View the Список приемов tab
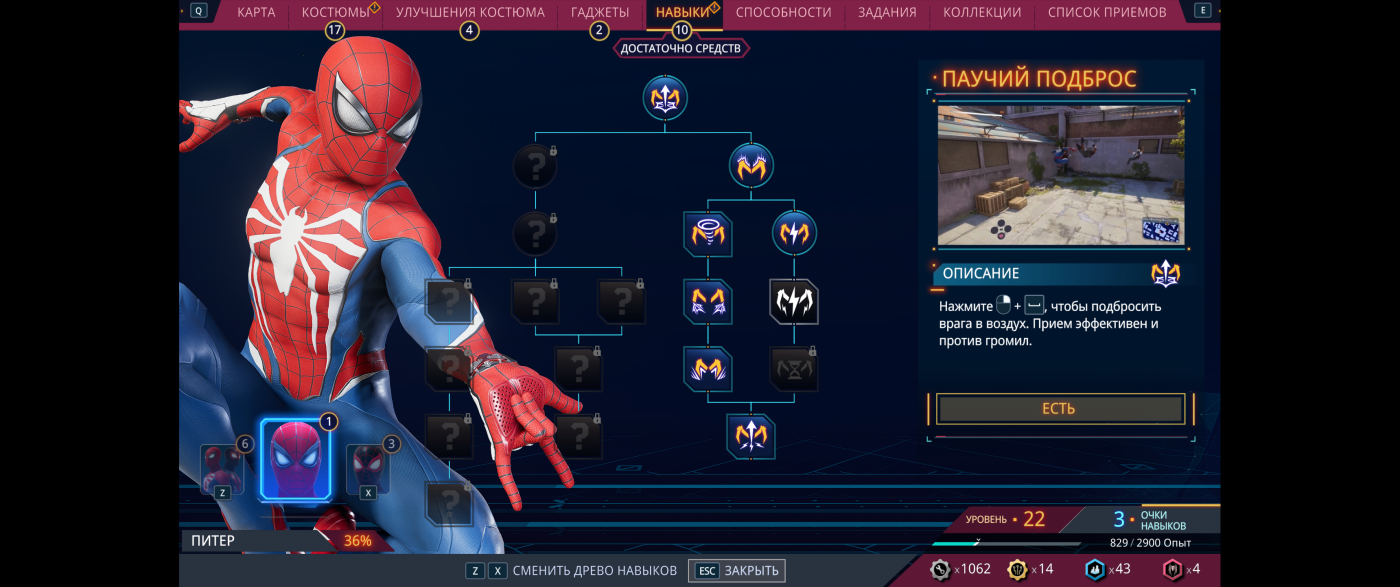1400x587 pixels. (1107, 12)
